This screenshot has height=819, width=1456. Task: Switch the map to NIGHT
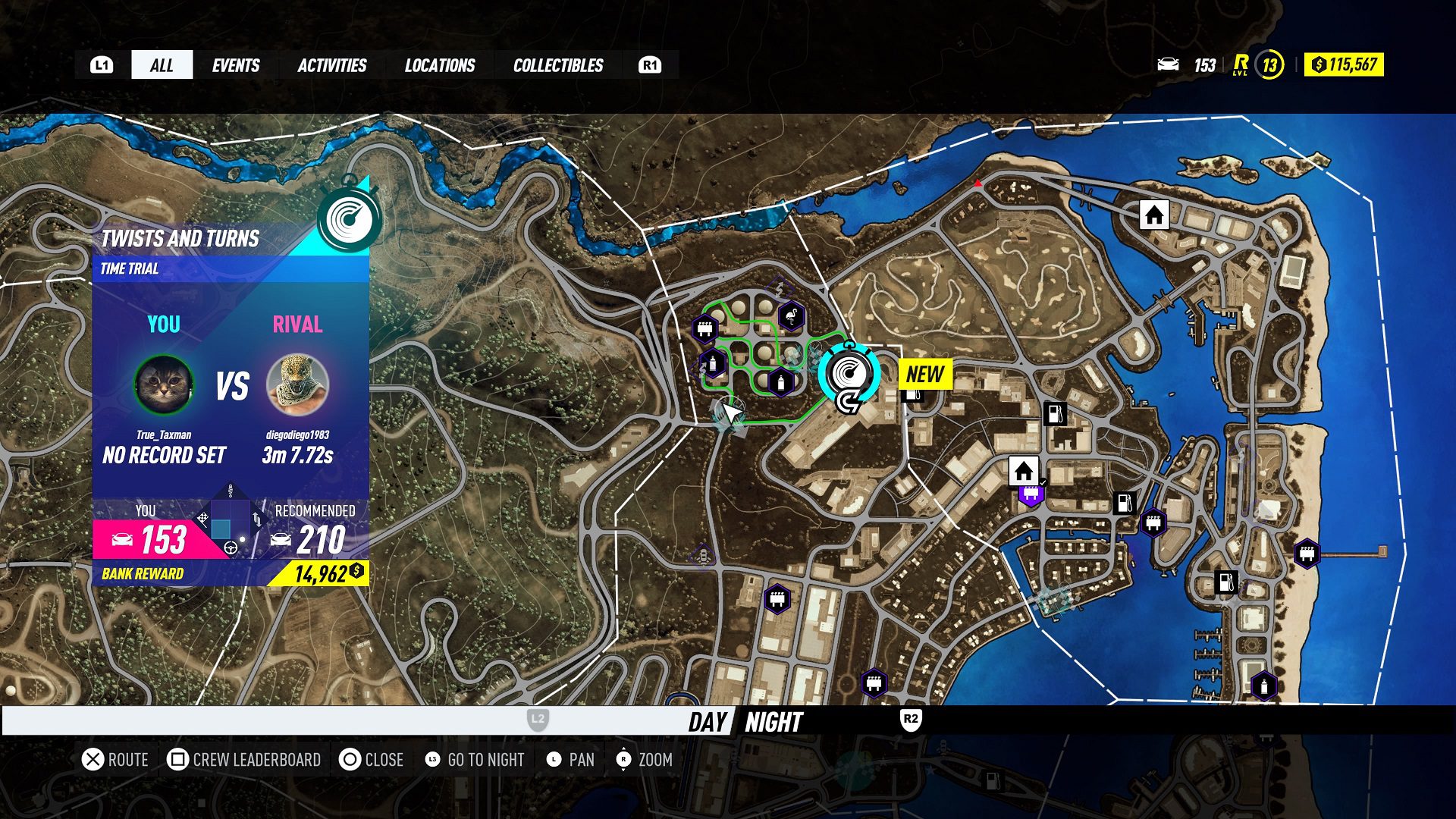[773, 722]
